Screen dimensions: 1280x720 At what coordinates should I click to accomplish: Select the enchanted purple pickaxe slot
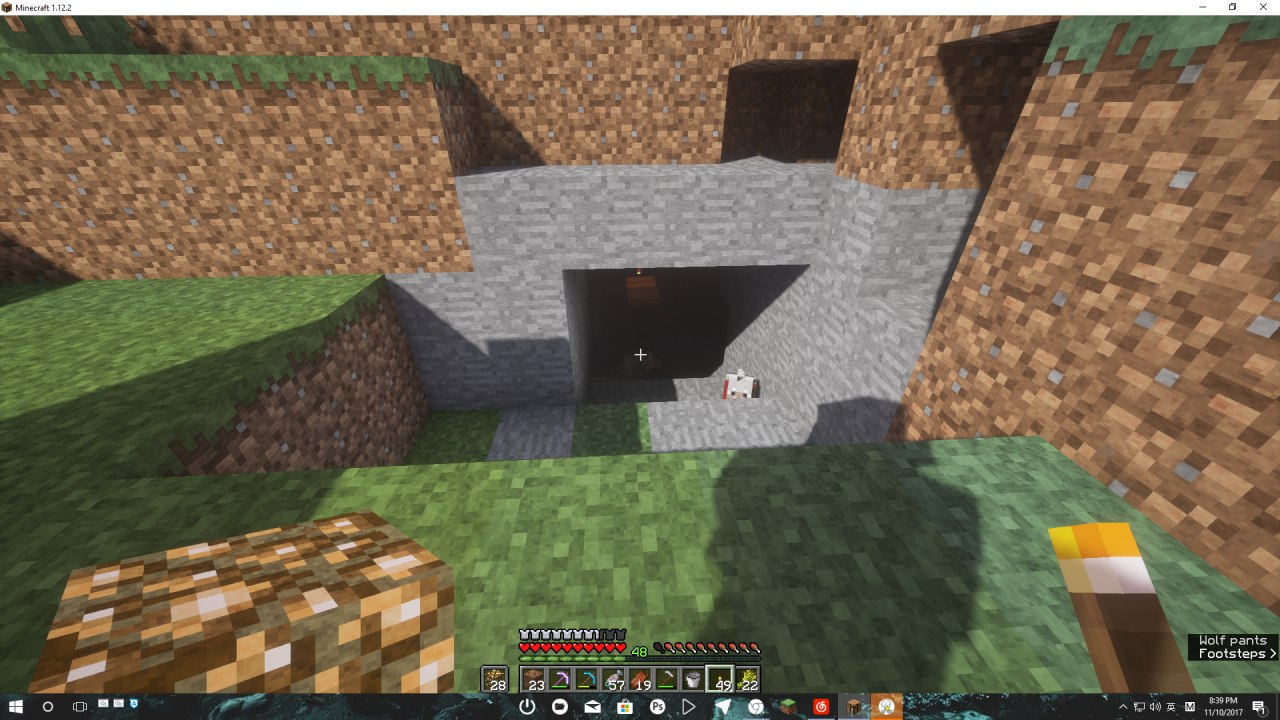coord(562,680)
